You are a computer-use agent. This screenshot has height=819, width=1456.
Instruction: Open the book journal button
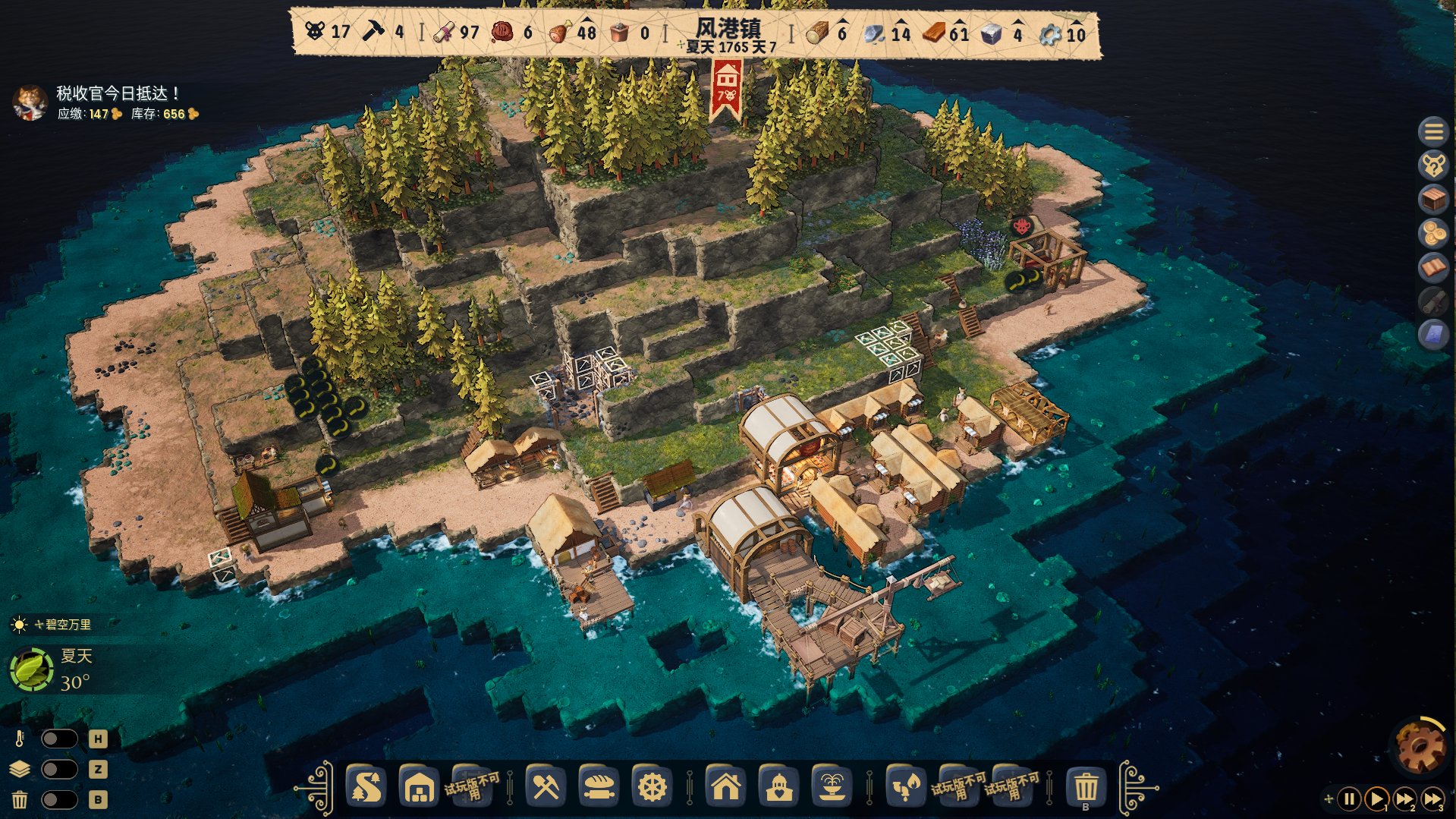tap(1433, 267)
